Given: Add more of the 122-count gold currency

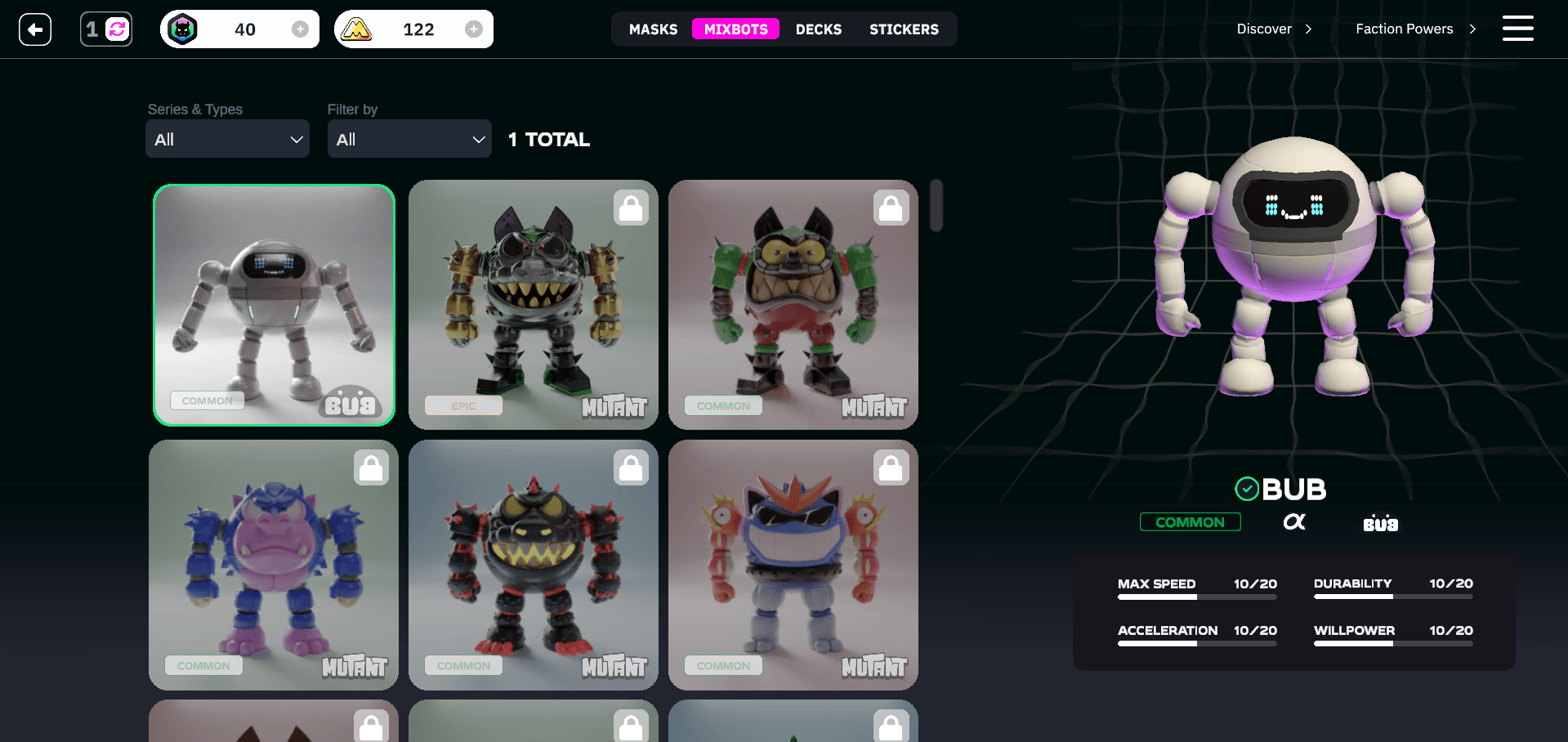Looking at the screenshot, I should (473, 29).
